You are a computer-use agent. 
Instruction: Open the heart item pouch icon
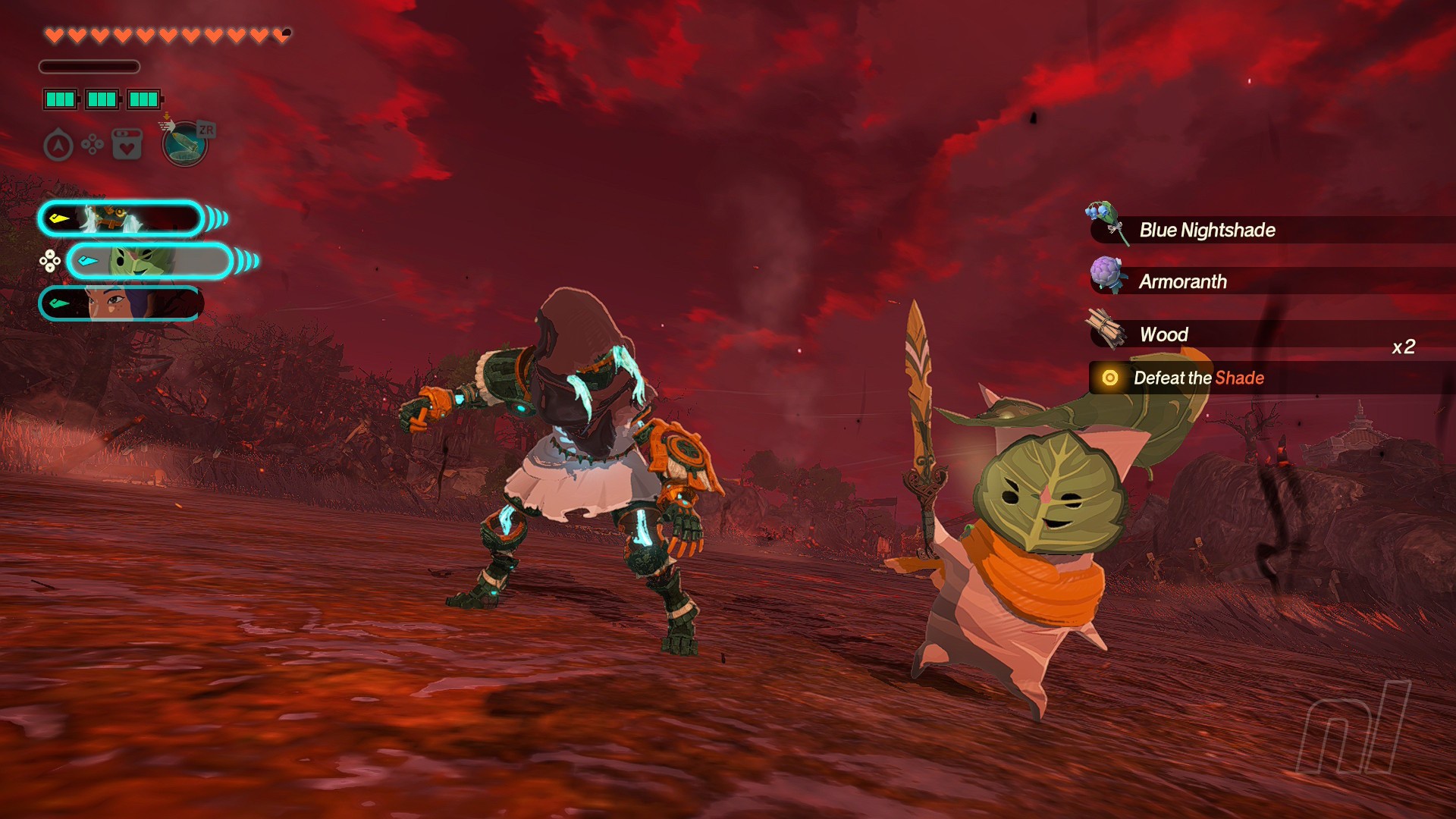click(x=127, y=144)
